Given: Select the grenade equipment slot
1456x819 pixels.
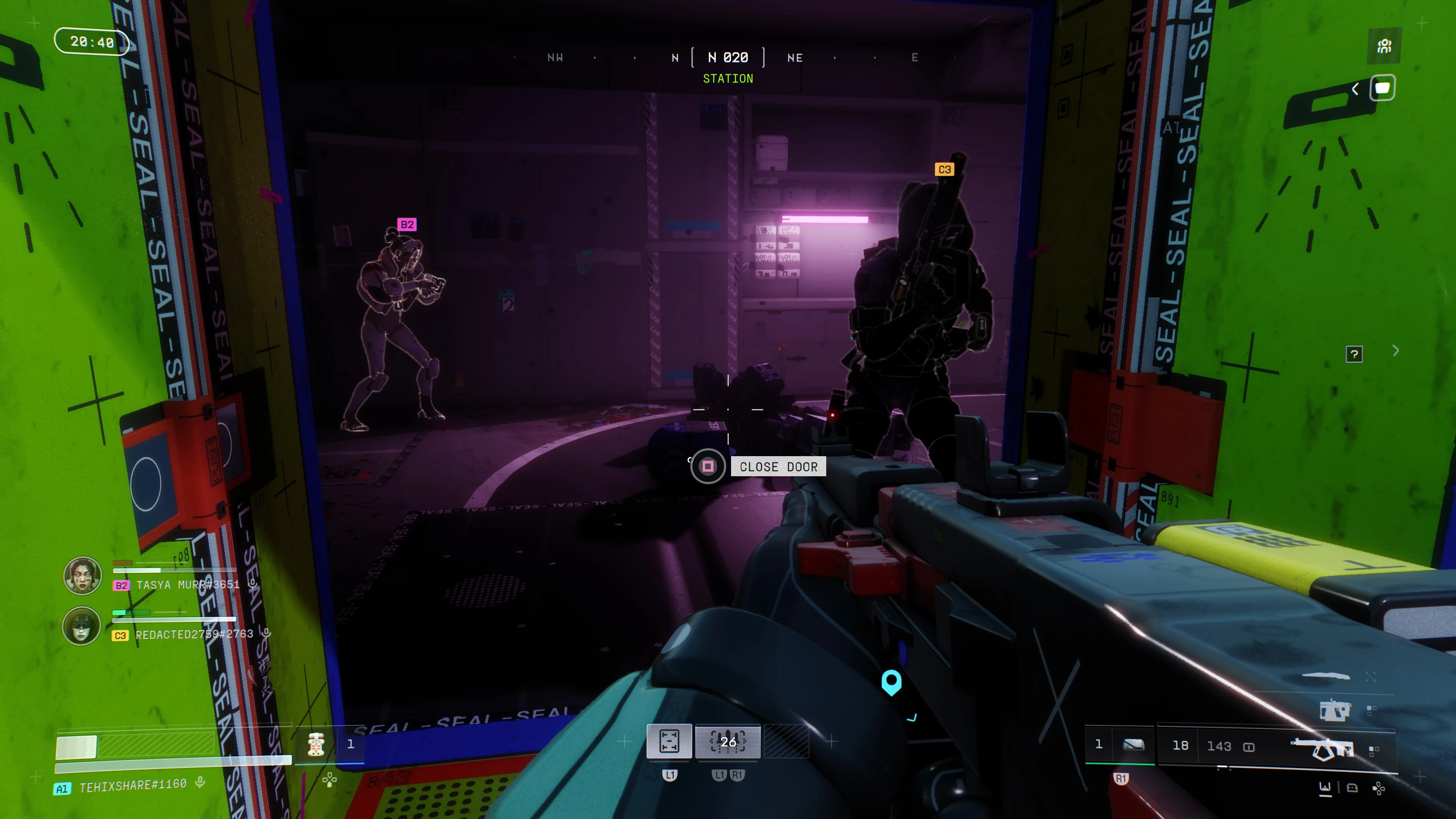Looking at the screenshot, I should point(1133,745).
